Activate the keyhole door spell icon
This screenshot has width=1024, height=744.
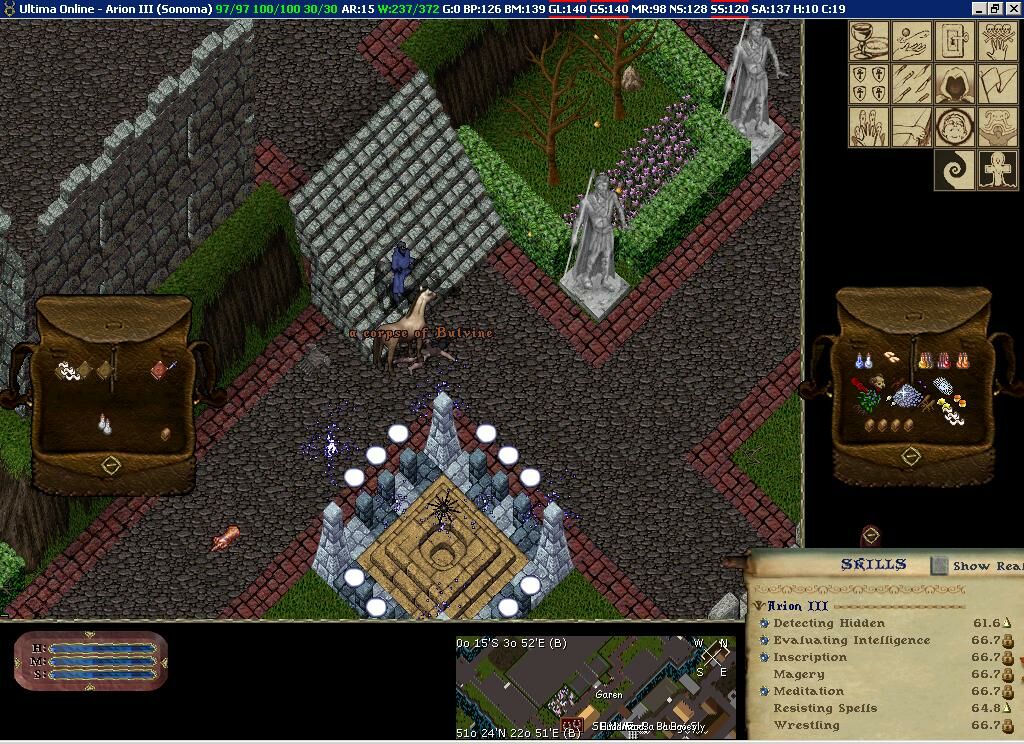point(954,41)
